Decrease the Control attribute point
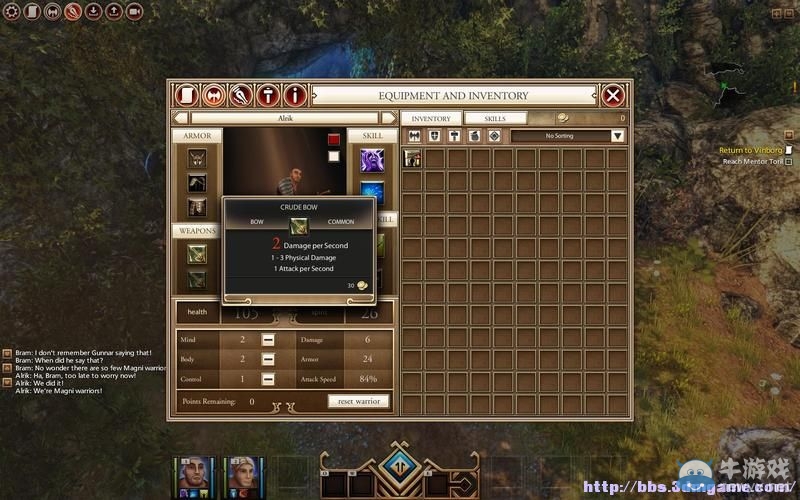Image resolution: width=800 pixels, height=500 pixels. point(268,379)
